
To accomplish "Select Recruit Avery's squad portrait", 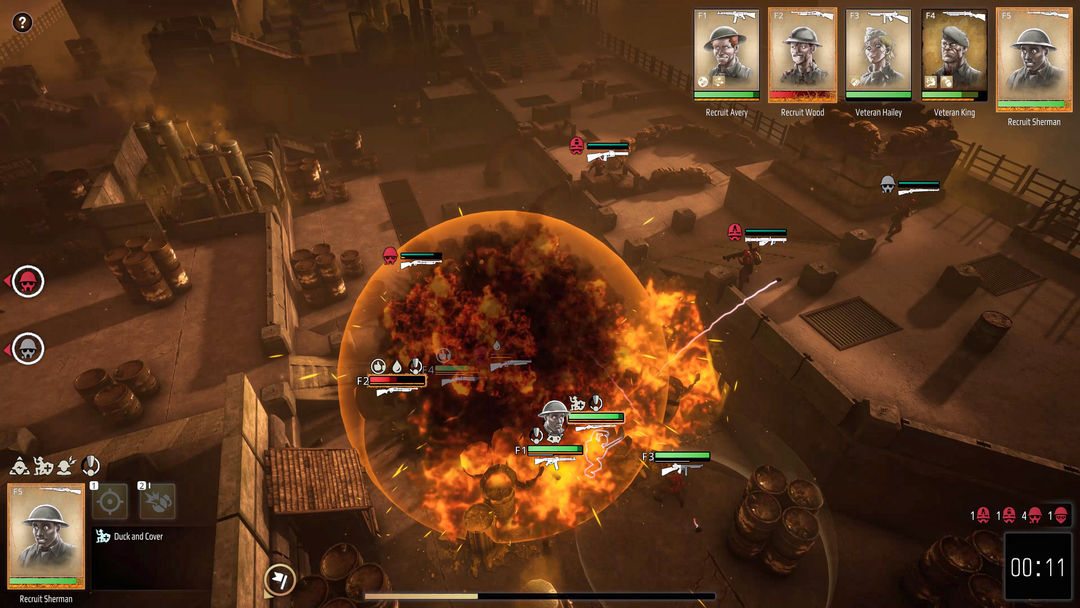I will (x=726, y=54).
